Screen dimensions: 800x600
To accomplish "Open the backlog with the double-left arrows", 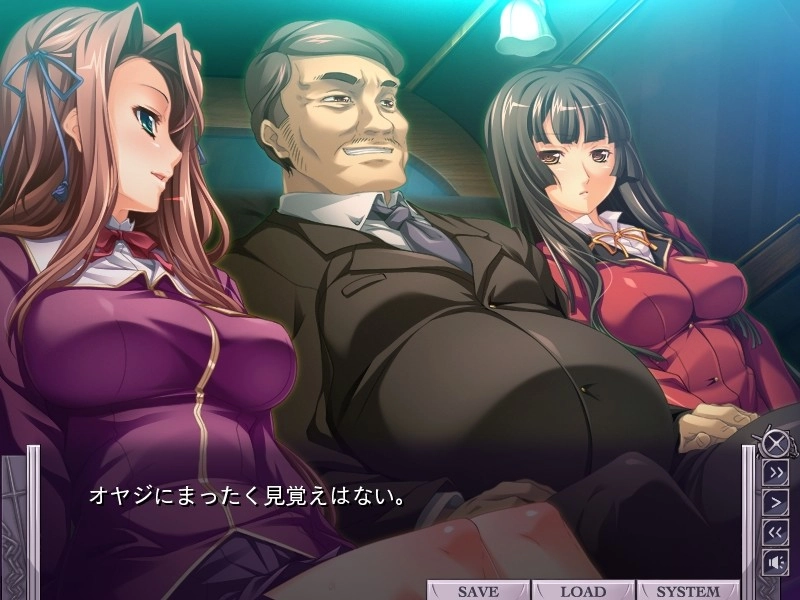I will click(x=775, y=531).
